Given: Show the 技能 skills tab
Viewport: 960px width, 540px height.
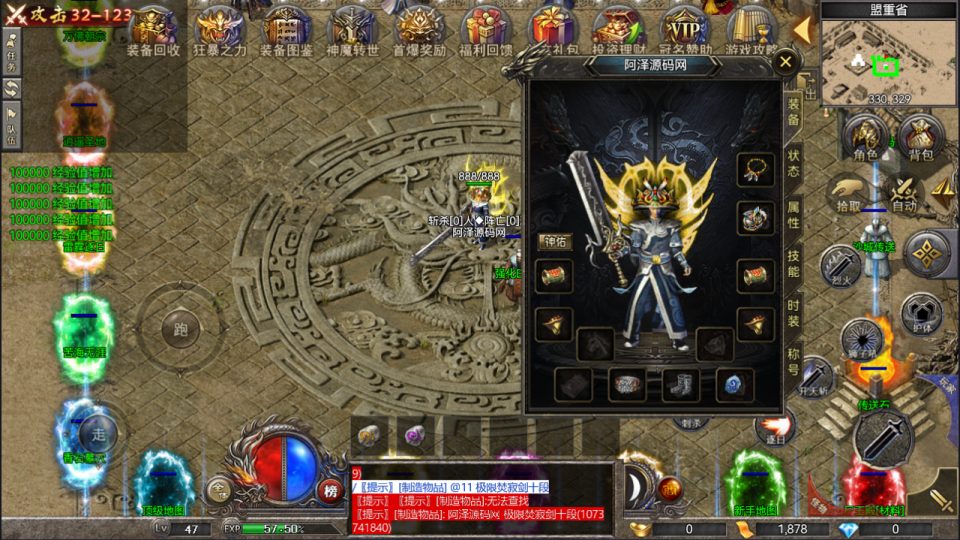Looking at the screenshot, I should pos(793,263).
